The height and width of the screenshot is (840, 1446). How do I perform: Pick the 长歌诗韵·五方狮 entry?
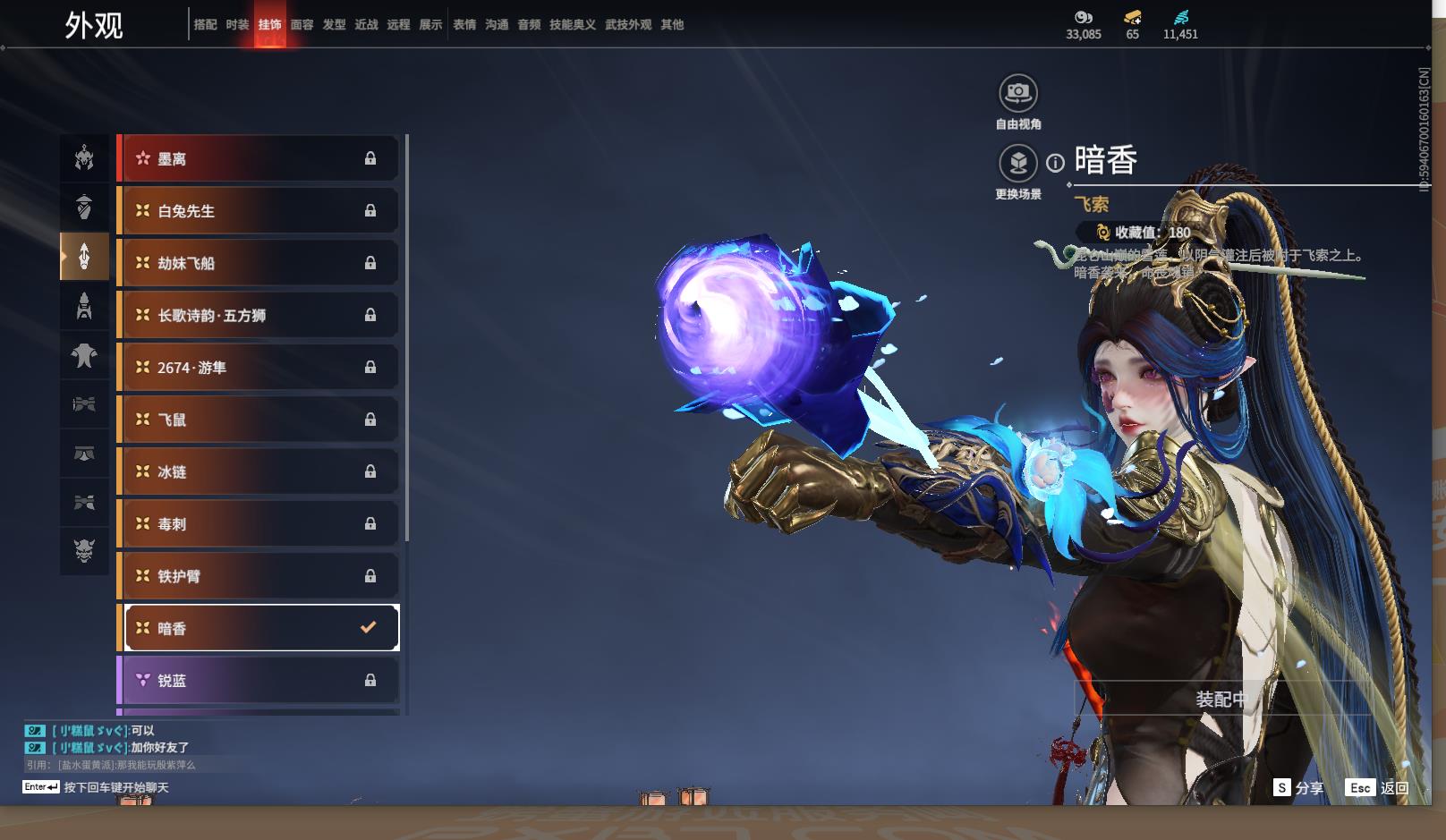(258, 316)
